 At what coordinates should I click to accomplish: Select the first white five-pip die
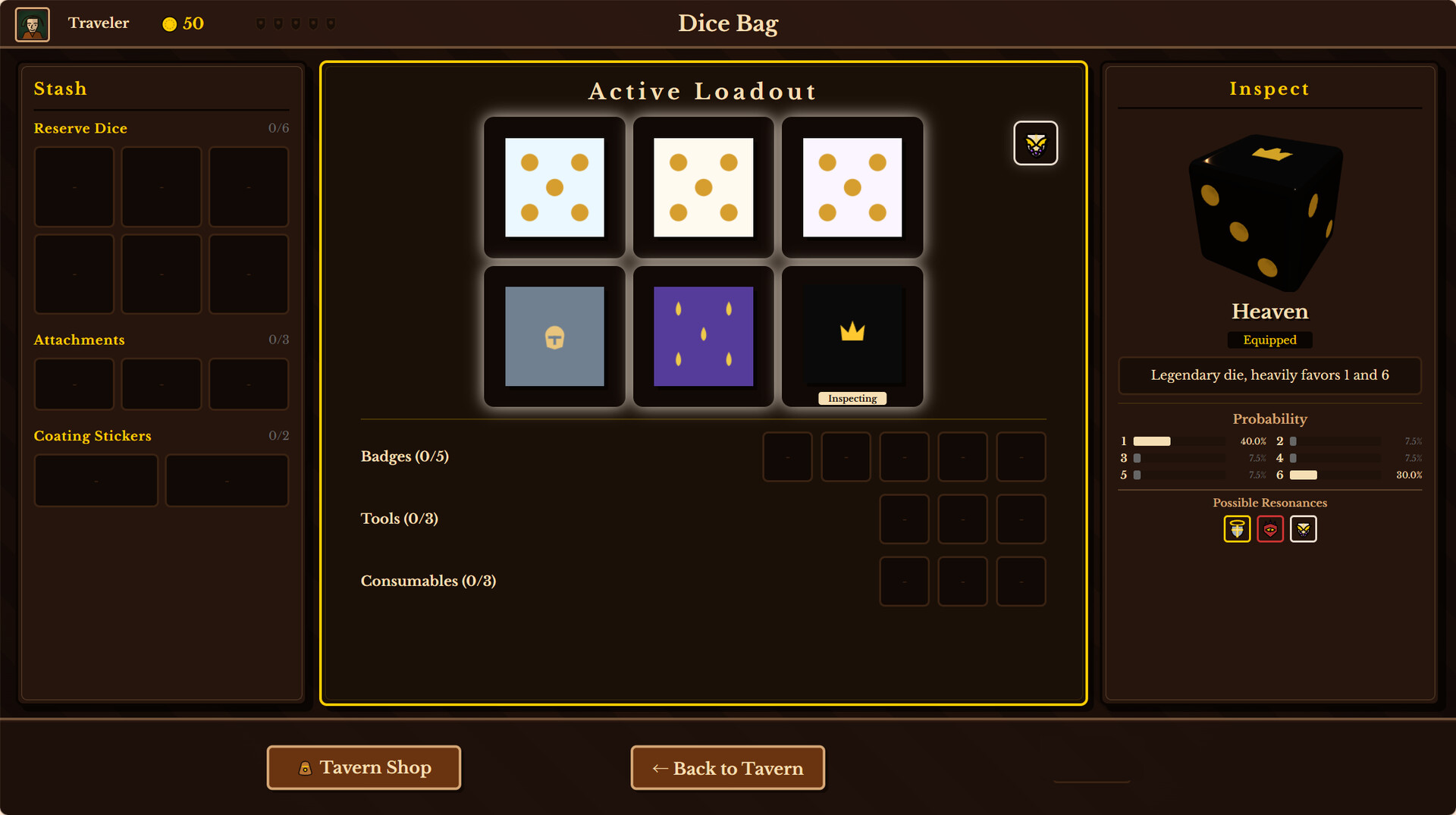click(x=554, y=187)
